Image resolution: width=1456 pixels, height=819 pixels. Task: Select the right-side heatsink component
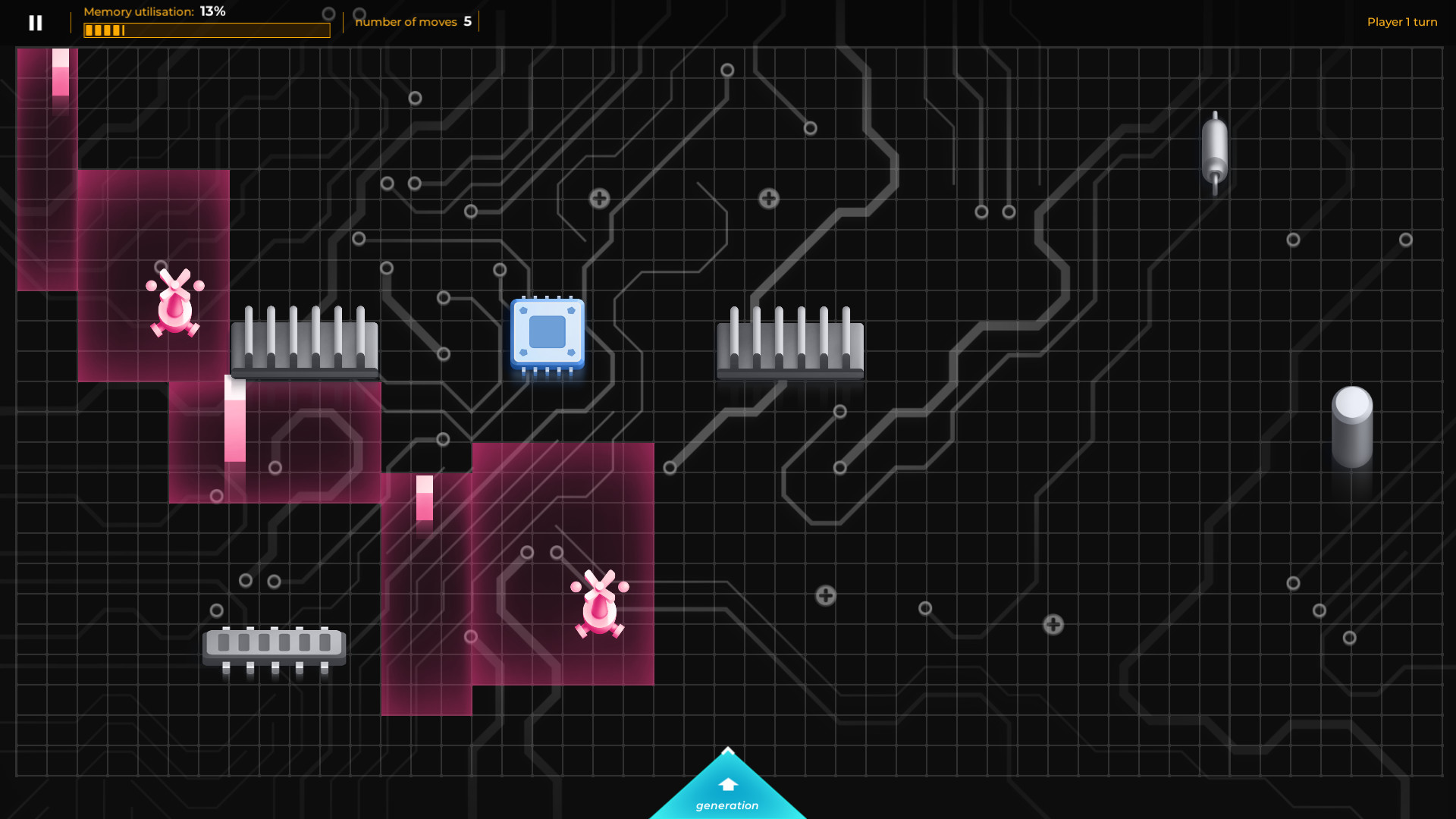pyautogui.click(x=790, y=345)
